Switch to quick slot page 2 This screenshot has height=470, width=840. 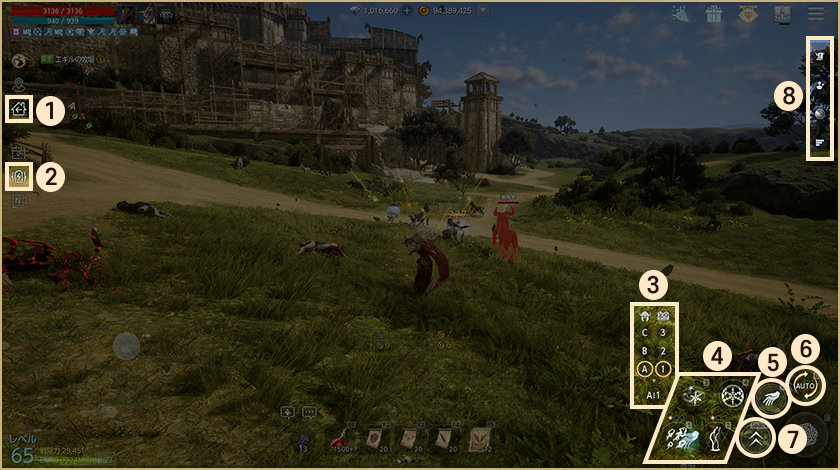[x=664, y=351]
